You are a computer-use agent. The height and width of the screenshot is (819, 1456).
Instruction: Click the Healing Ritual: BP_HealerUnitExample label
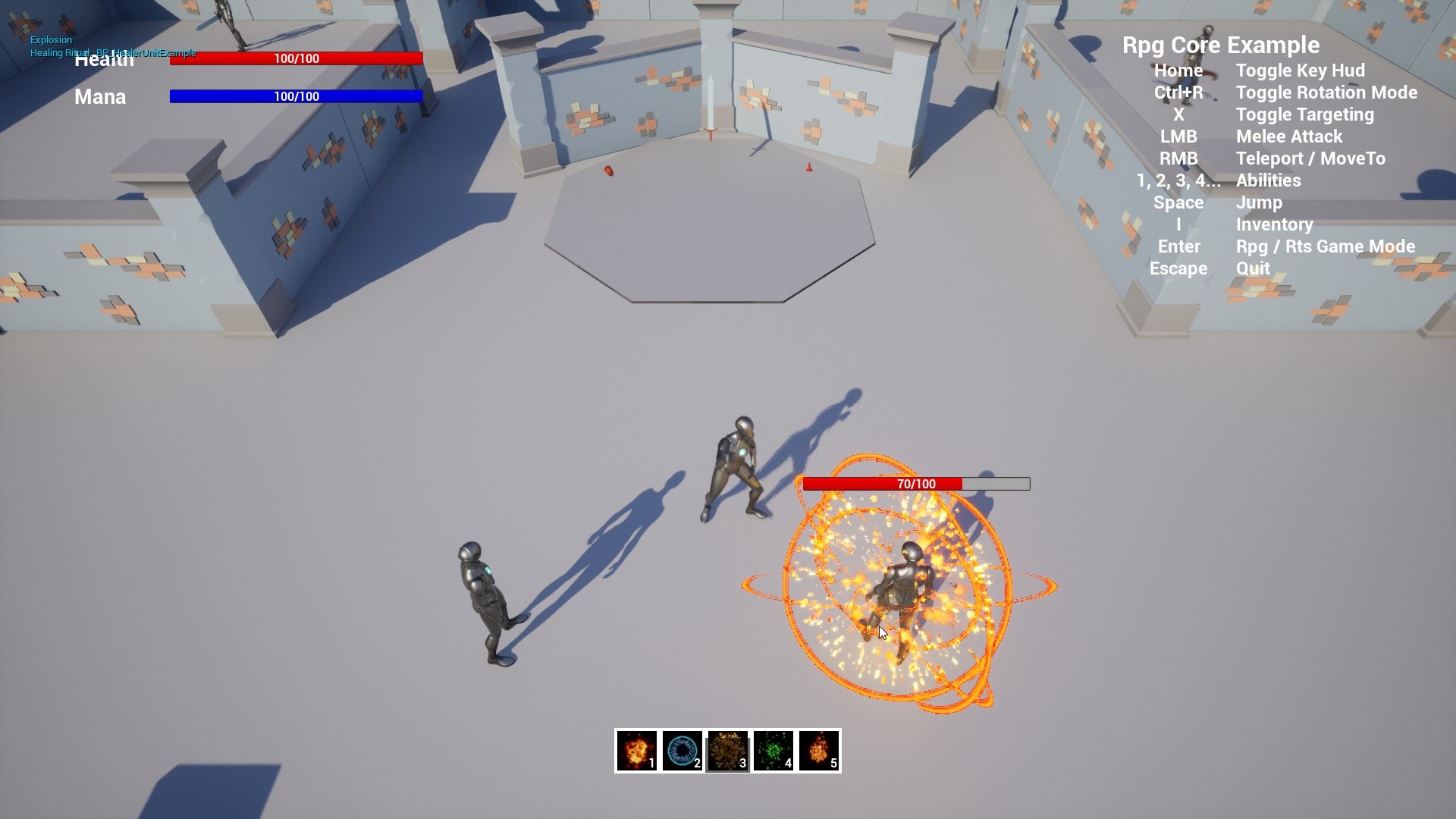click(114, 53)
